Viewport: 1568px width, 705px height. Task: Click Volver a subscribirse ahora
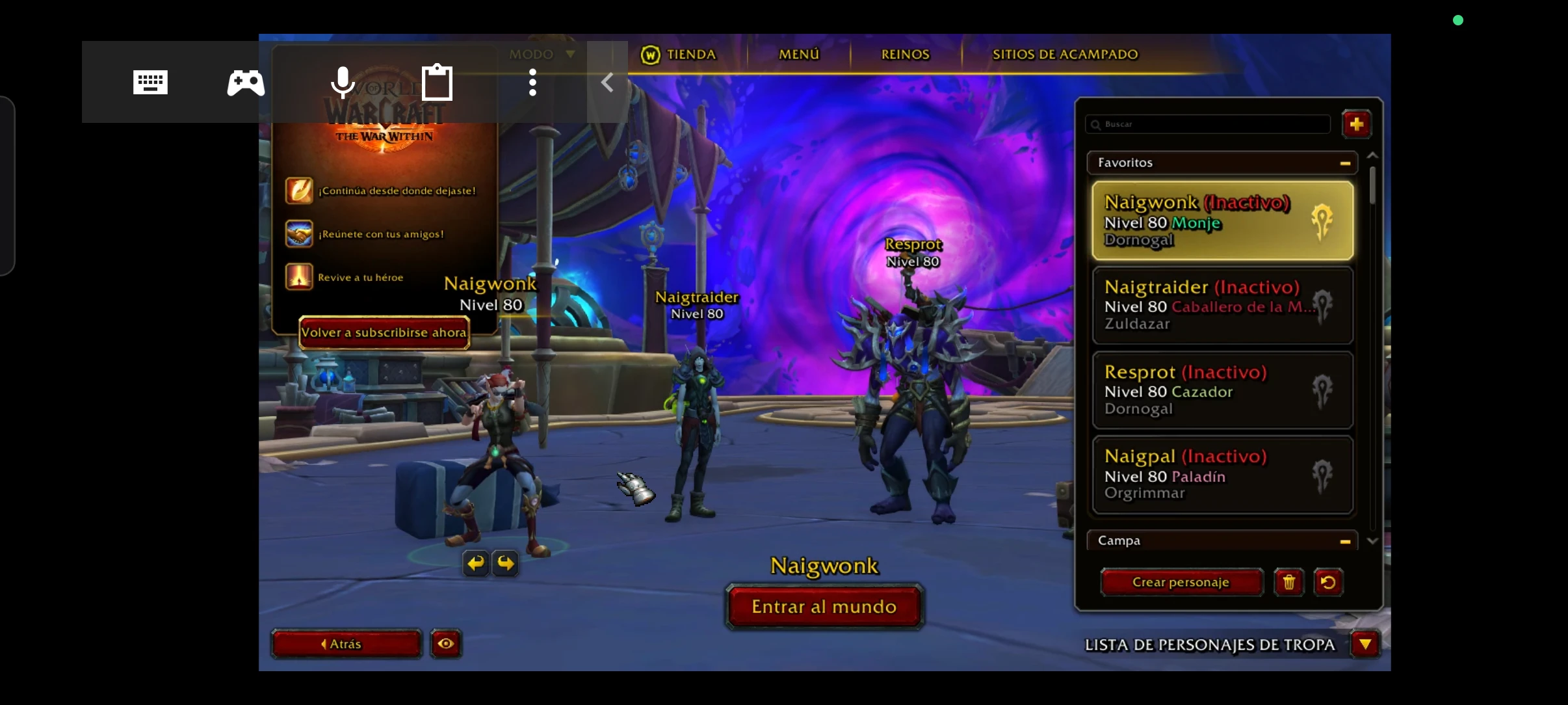[384, 332]
